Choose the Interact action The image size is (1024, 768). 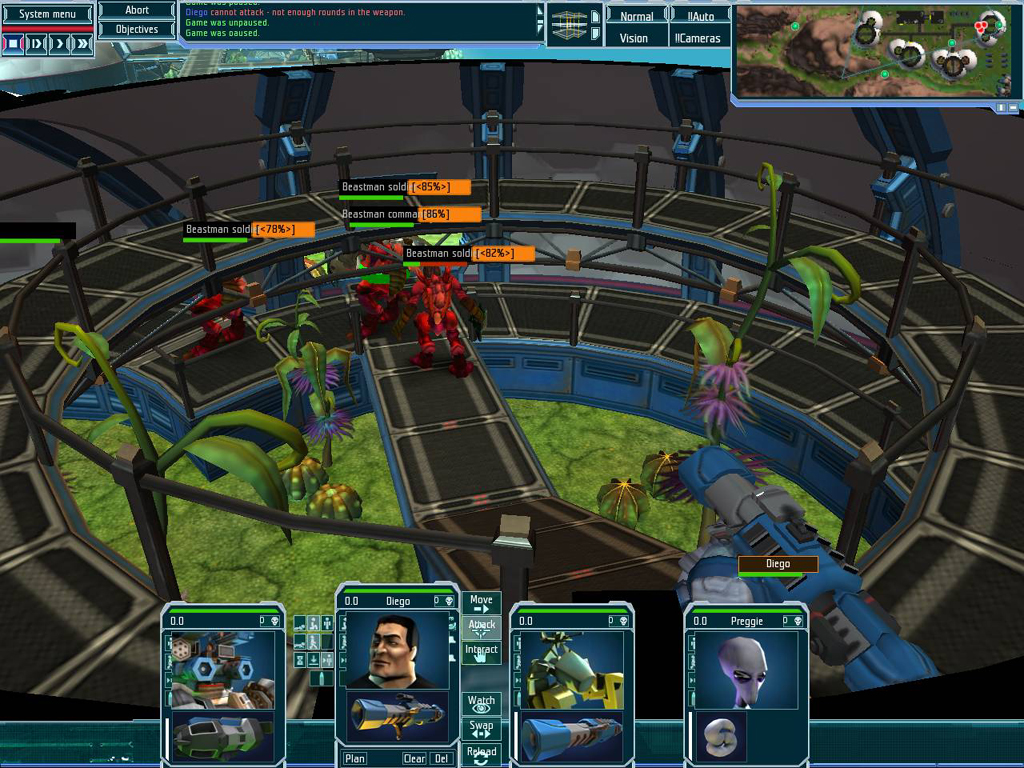[481, 652]
